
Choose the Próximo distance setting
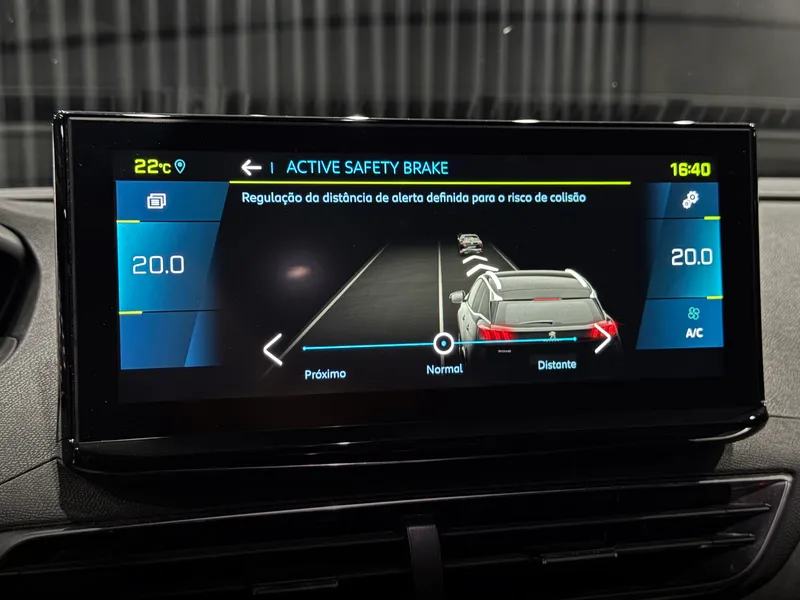tap(325, 374)
